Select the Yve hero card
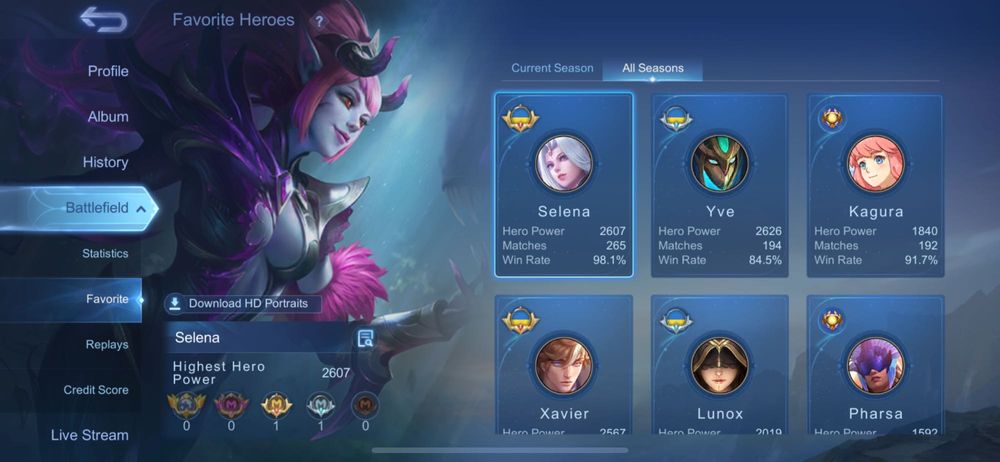The height and width of the screenshot is (462, 1000). click(720, 185)
